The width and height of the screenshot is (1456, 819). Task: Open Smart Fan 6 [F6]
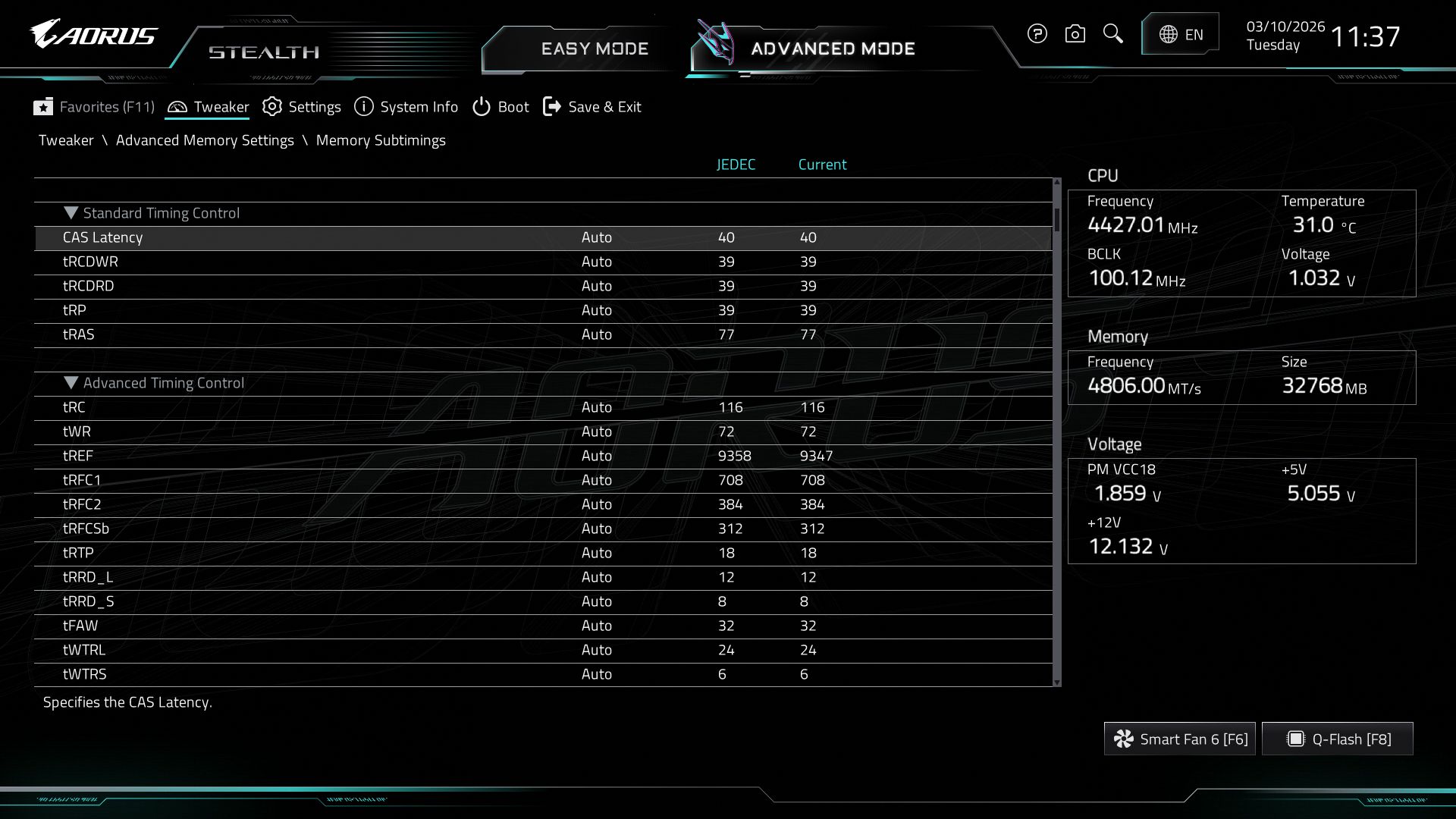coord(1180,738)
